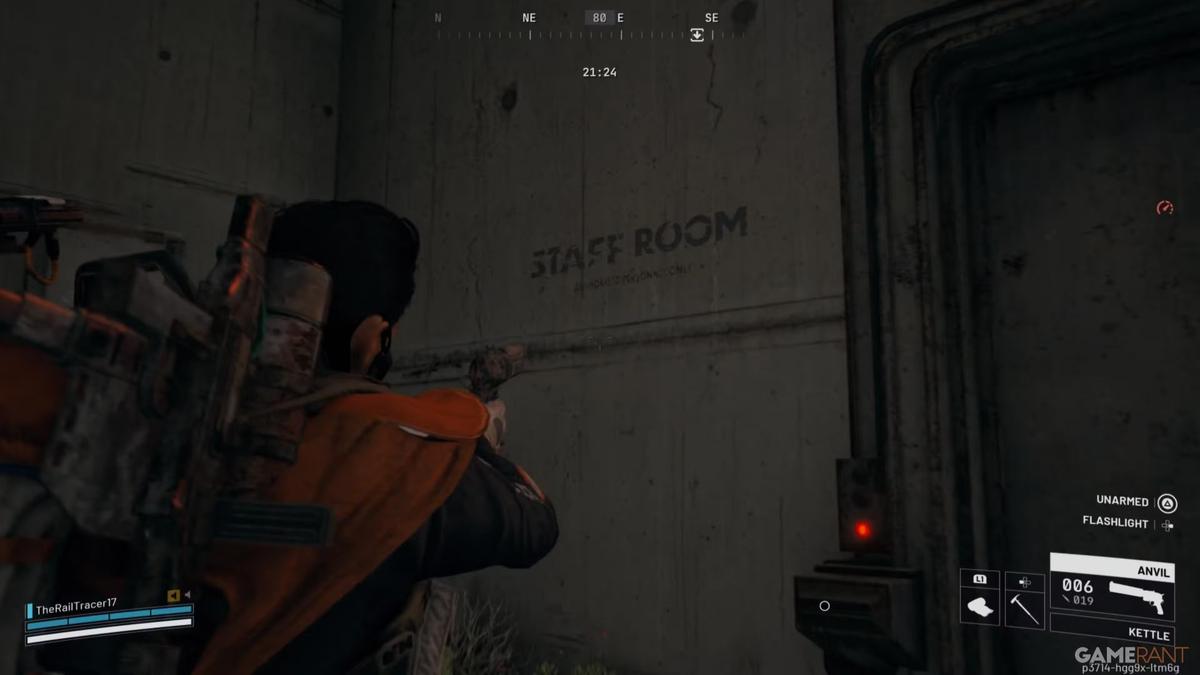Image resolution: width=1200 pixels, height=675 pixels.
Task: Select the Anvil revolver weapon slot
Action: 1111,589
